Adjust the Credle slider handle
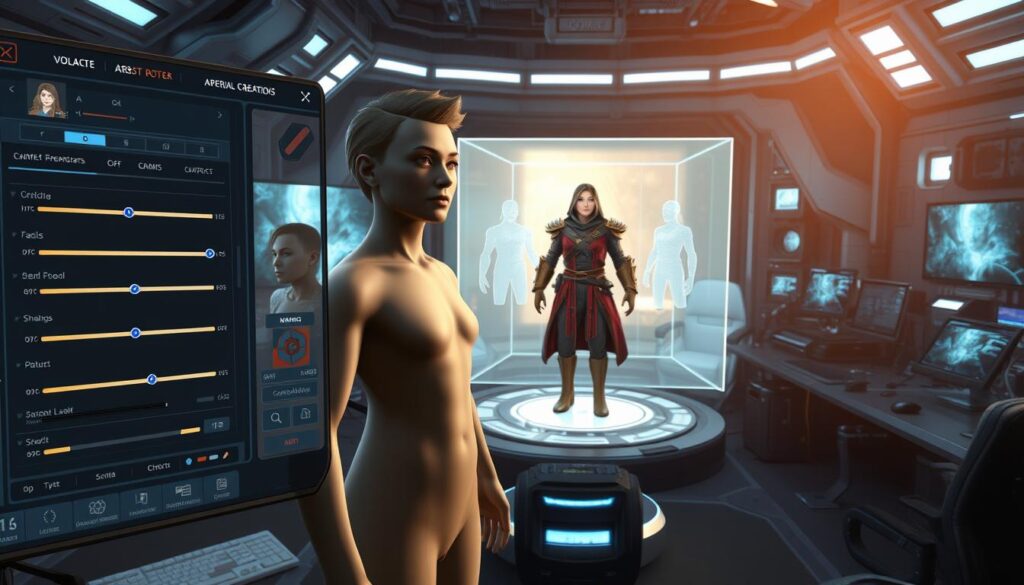This screenshot has height=585, width=1024. point(128,212)
